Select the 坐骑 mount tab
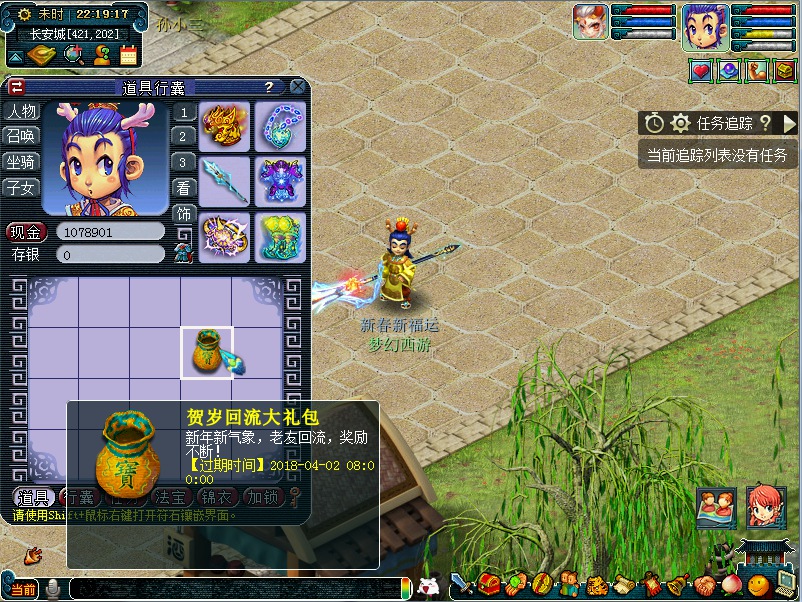The height and width of the screenshot is (602, 802). 21,162
